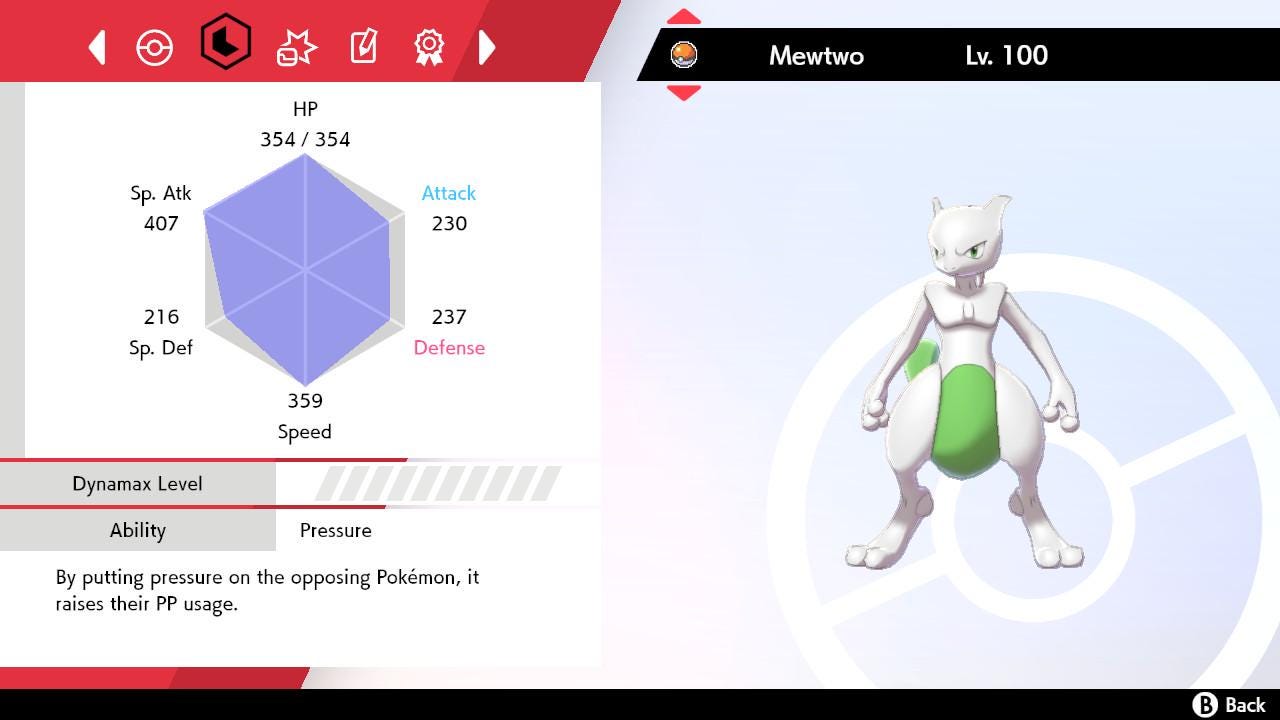
Task: Advance to next summary page with right arrow
Action: click(x=487, y=47)
